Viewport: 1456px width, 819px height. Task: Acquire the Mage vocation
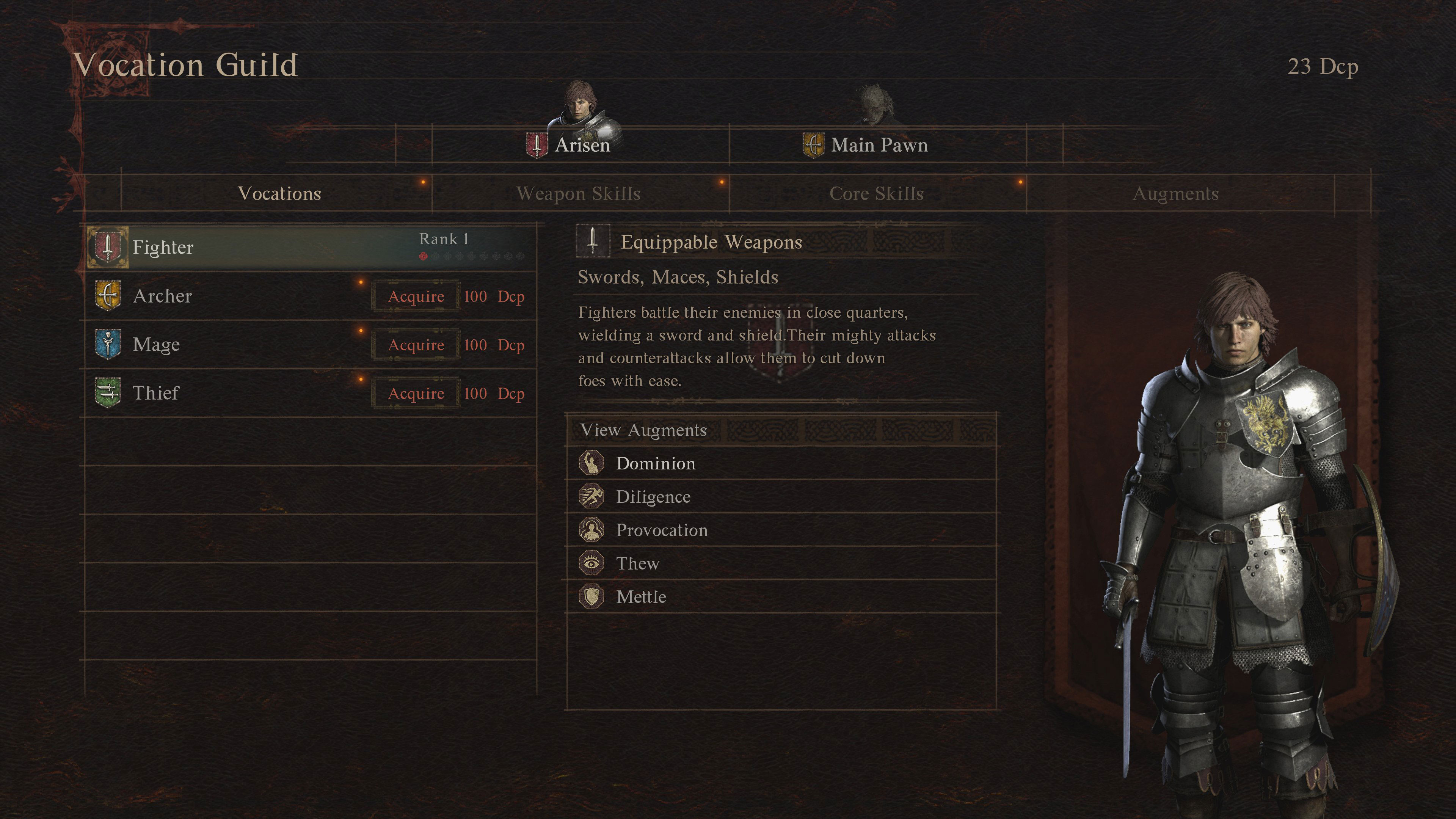click(x=416, y=345)
